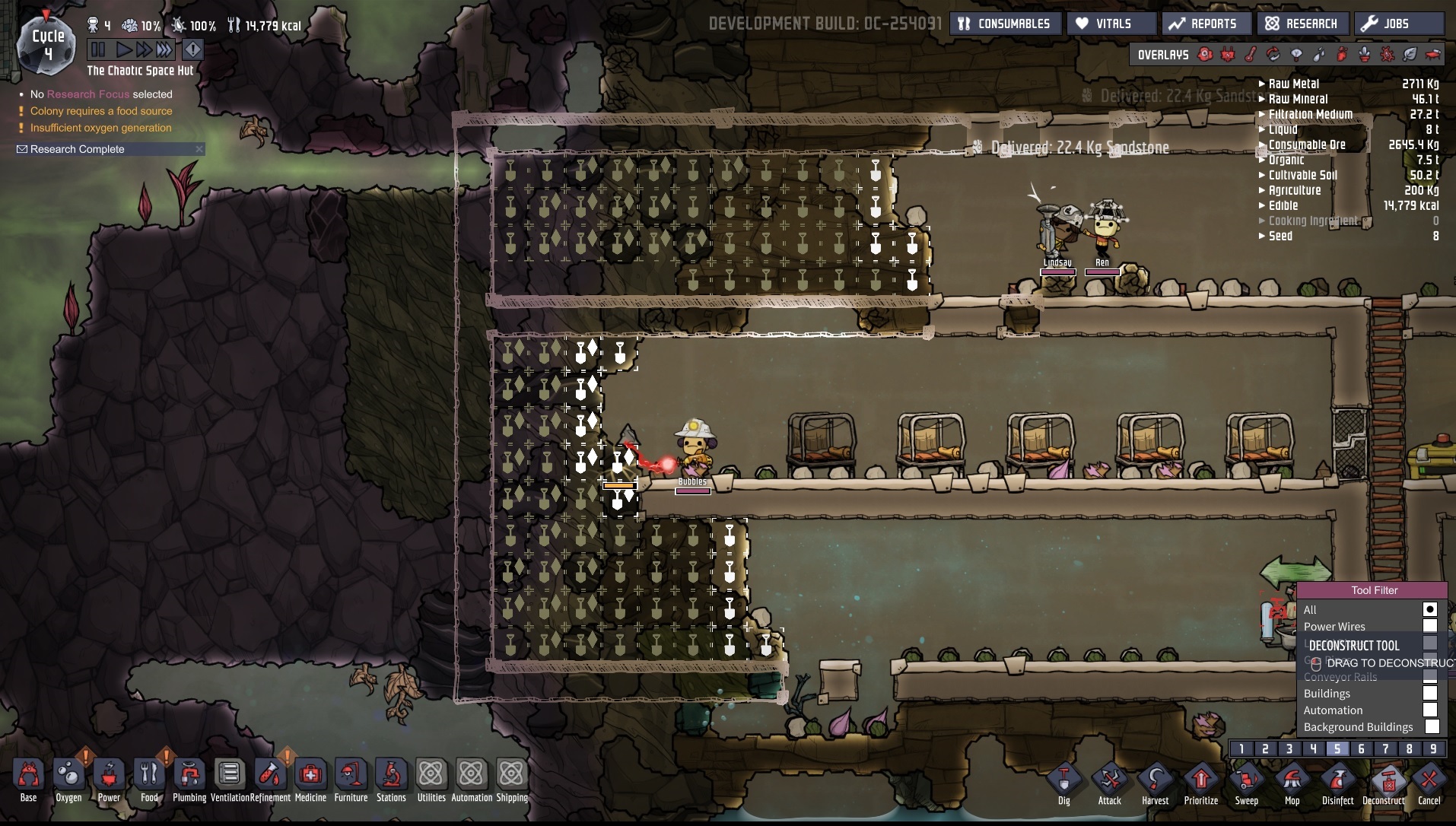
Task: Activate the Sweep tool
Action: click(1246, 781)
